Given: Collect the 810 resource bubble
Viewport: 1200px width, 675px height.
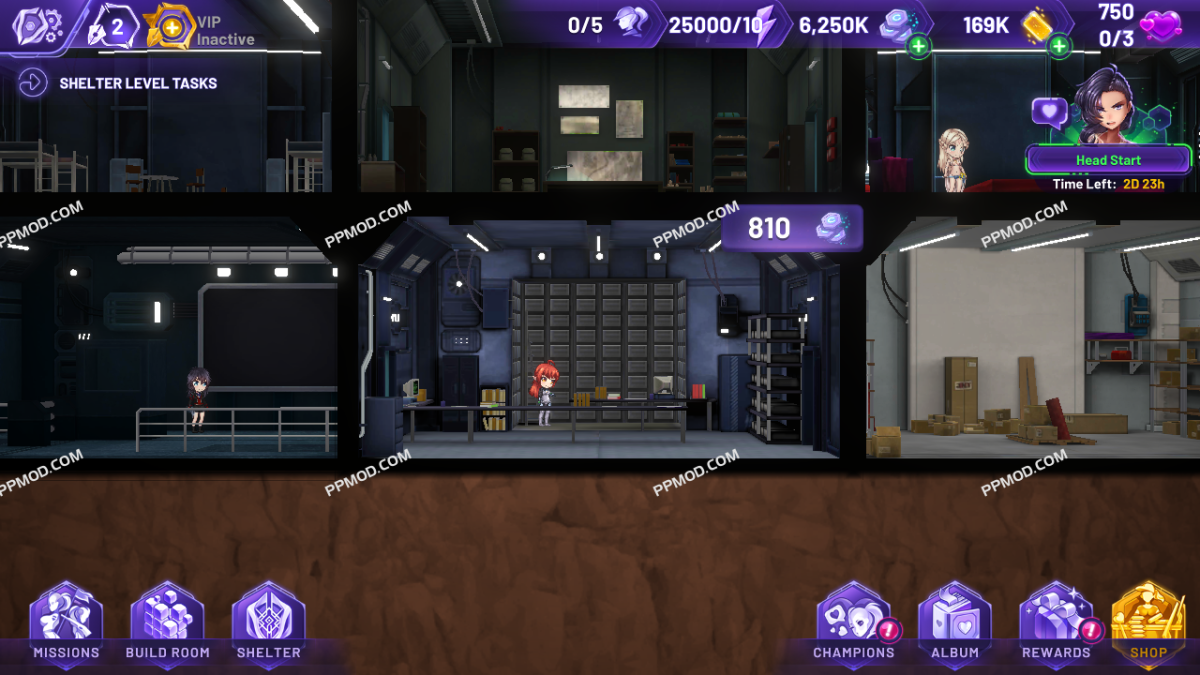Looking at the screenshot, I should (791, 228).
